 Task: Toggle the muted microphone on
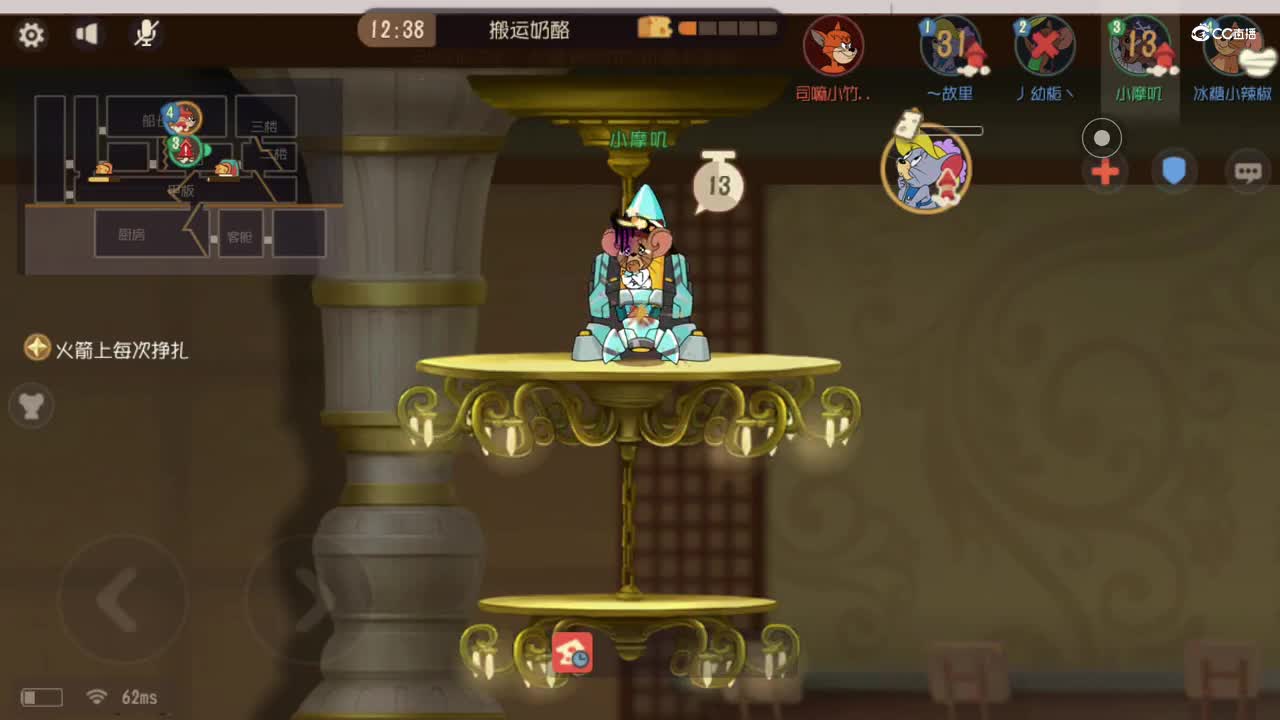click(x=146, y=33)
